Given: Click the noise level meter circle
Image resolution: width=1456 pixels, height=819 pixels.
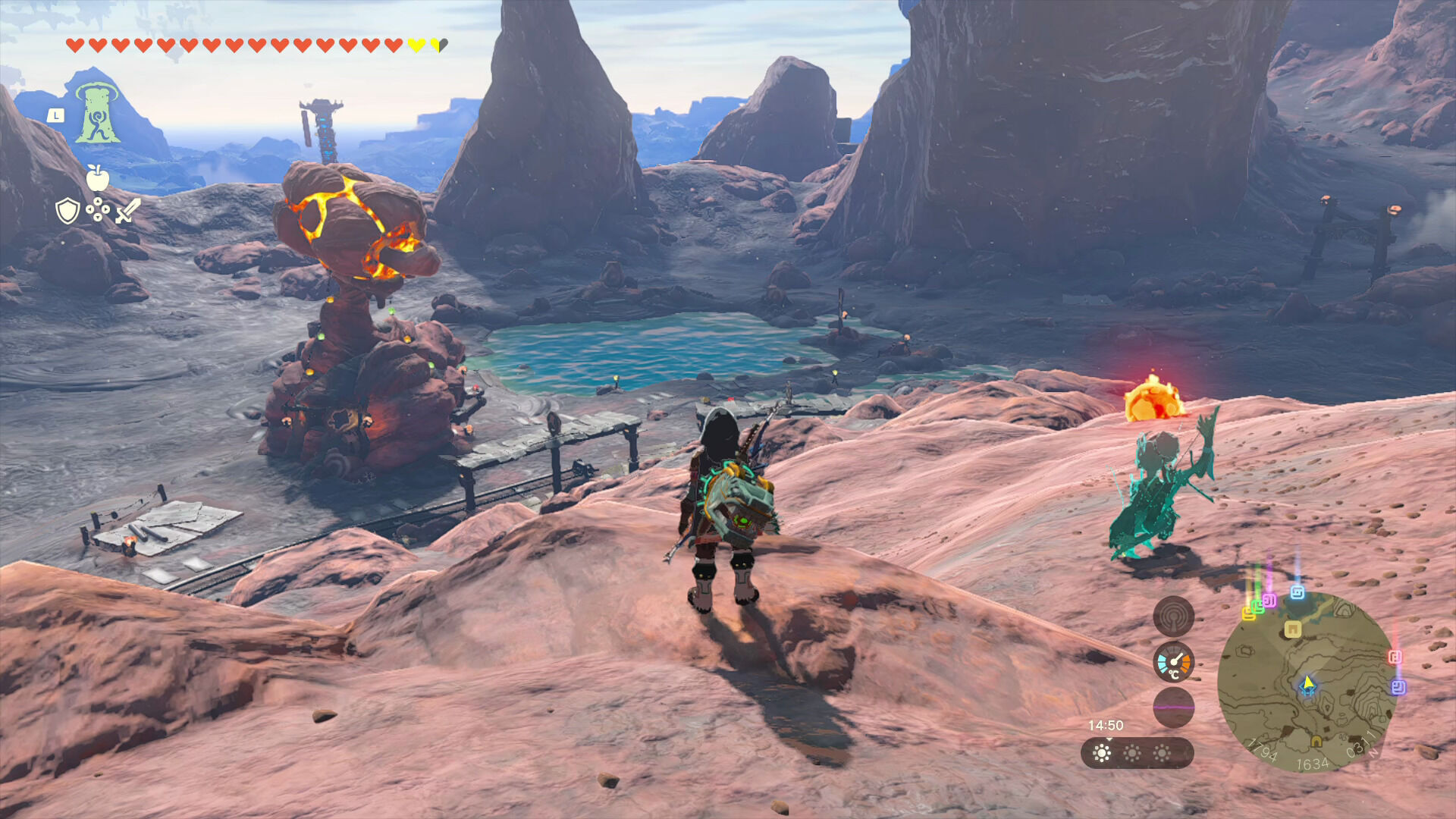Looking at the screenshot, I should tap(1173, 708).
